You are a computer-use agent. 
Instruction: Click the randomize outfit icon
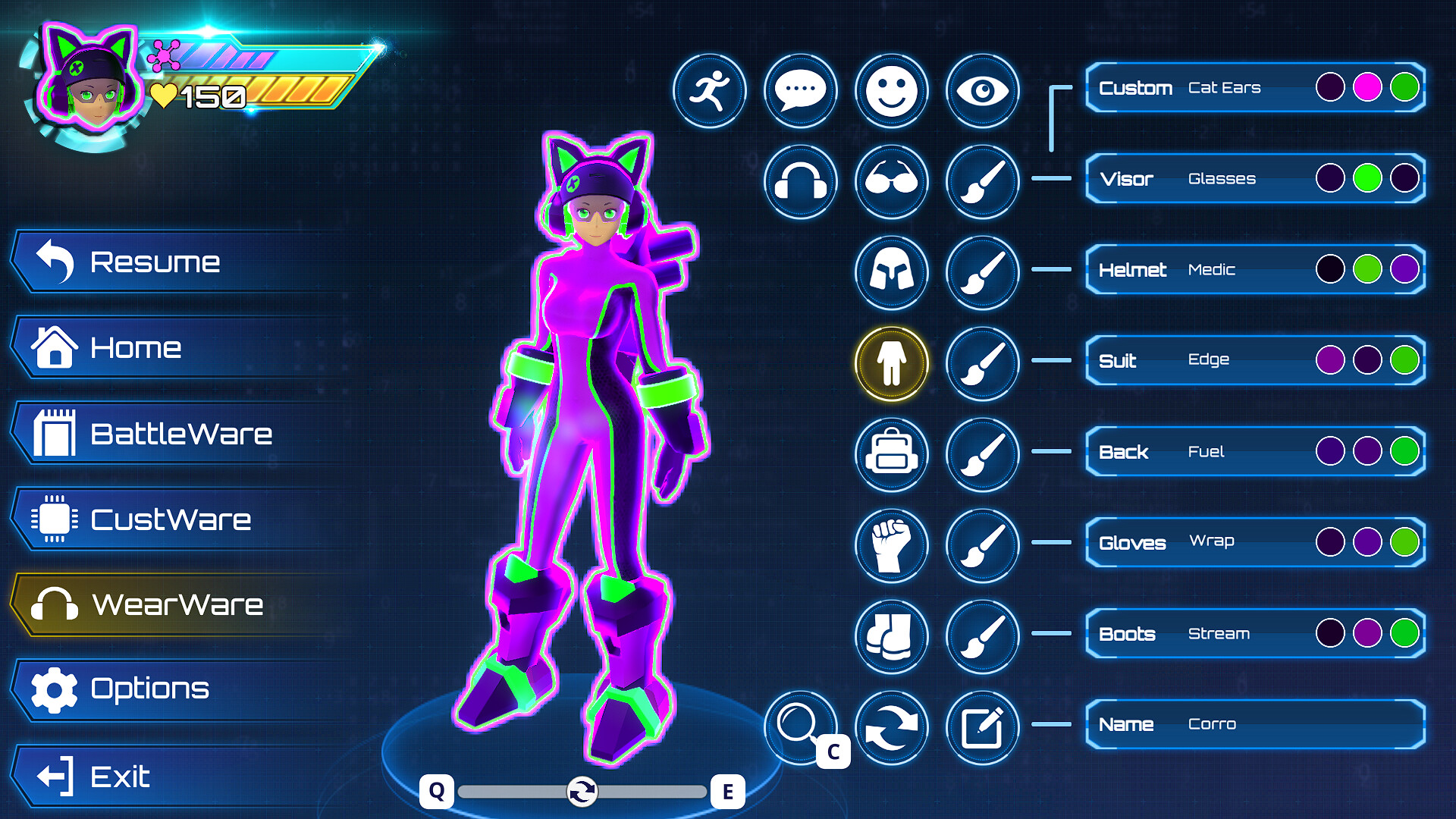(891, 726)
